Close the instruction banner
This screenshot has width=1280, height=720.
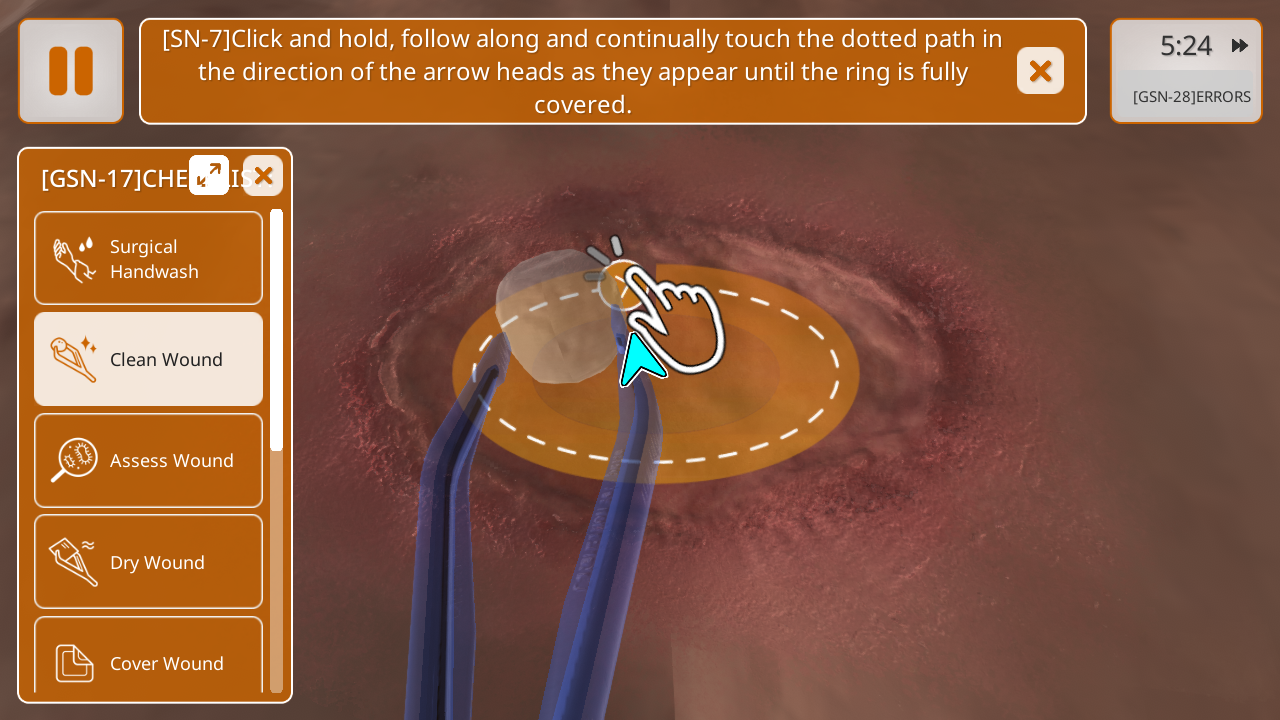coord(1040,71)
